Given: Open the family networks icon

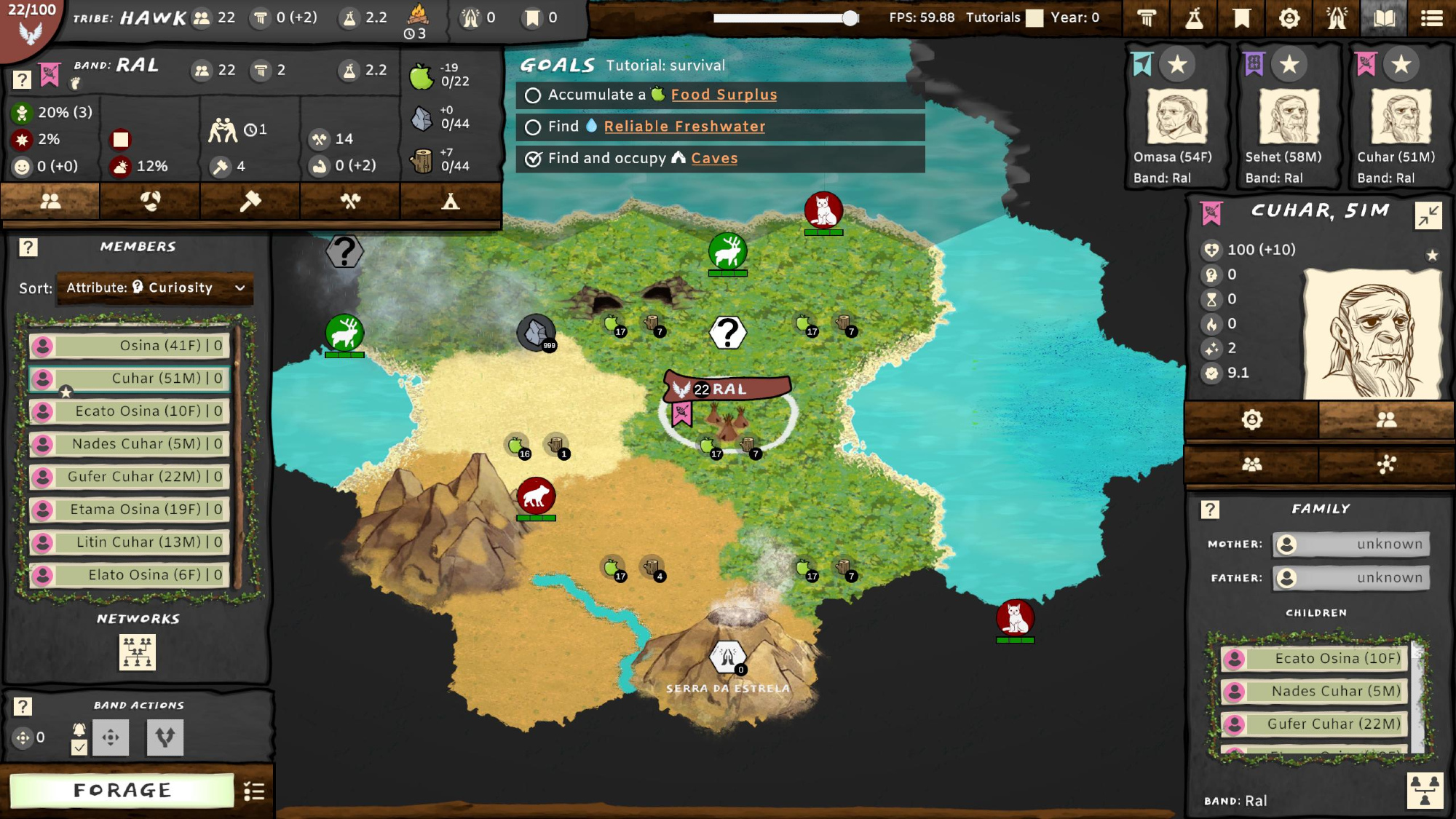Looking at the screenshot, I should pos(138,652).
